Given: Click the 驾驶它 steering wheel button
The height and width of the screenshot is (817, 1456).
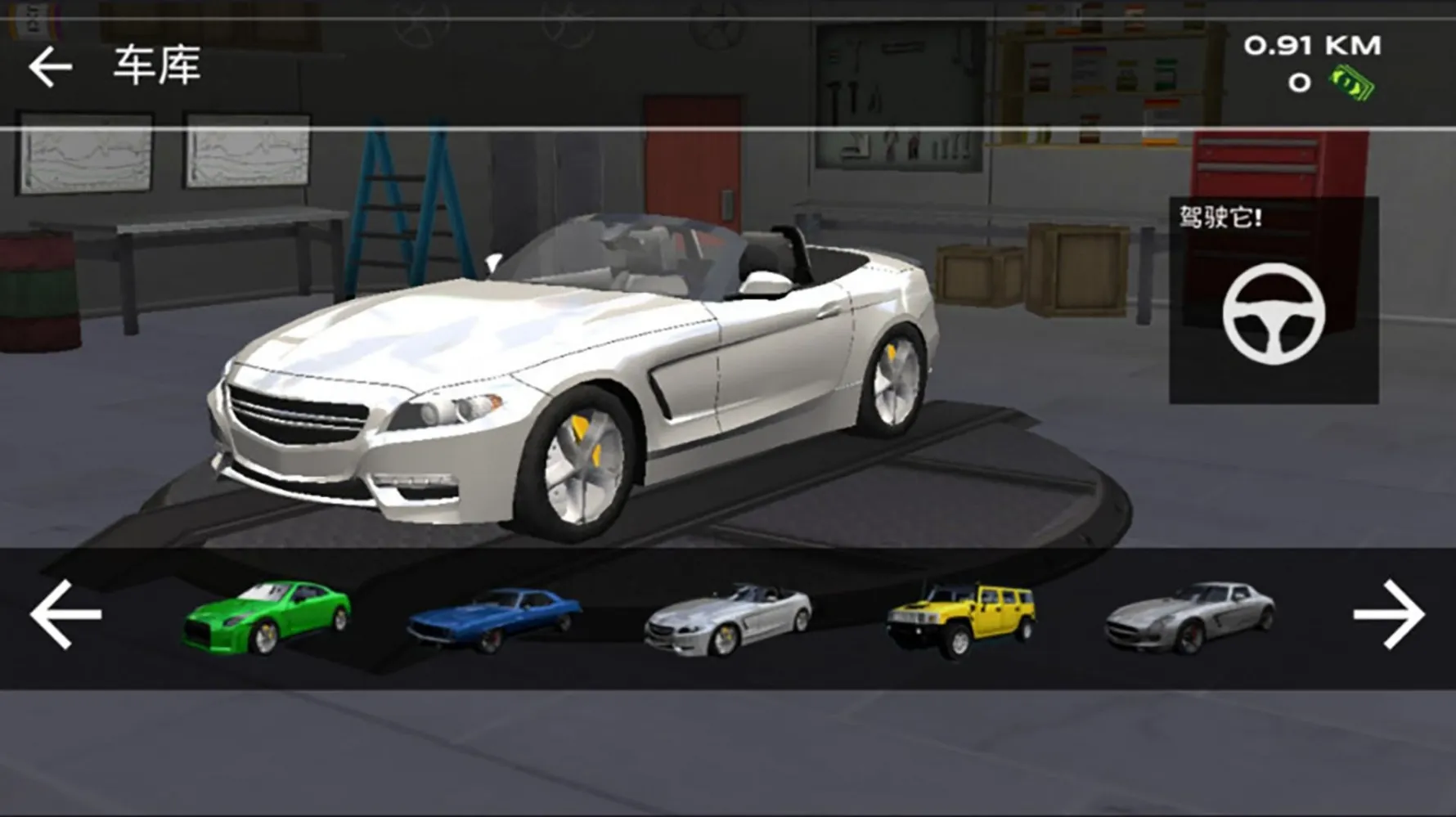Looking at the screenshot, I should (1274, 312).
